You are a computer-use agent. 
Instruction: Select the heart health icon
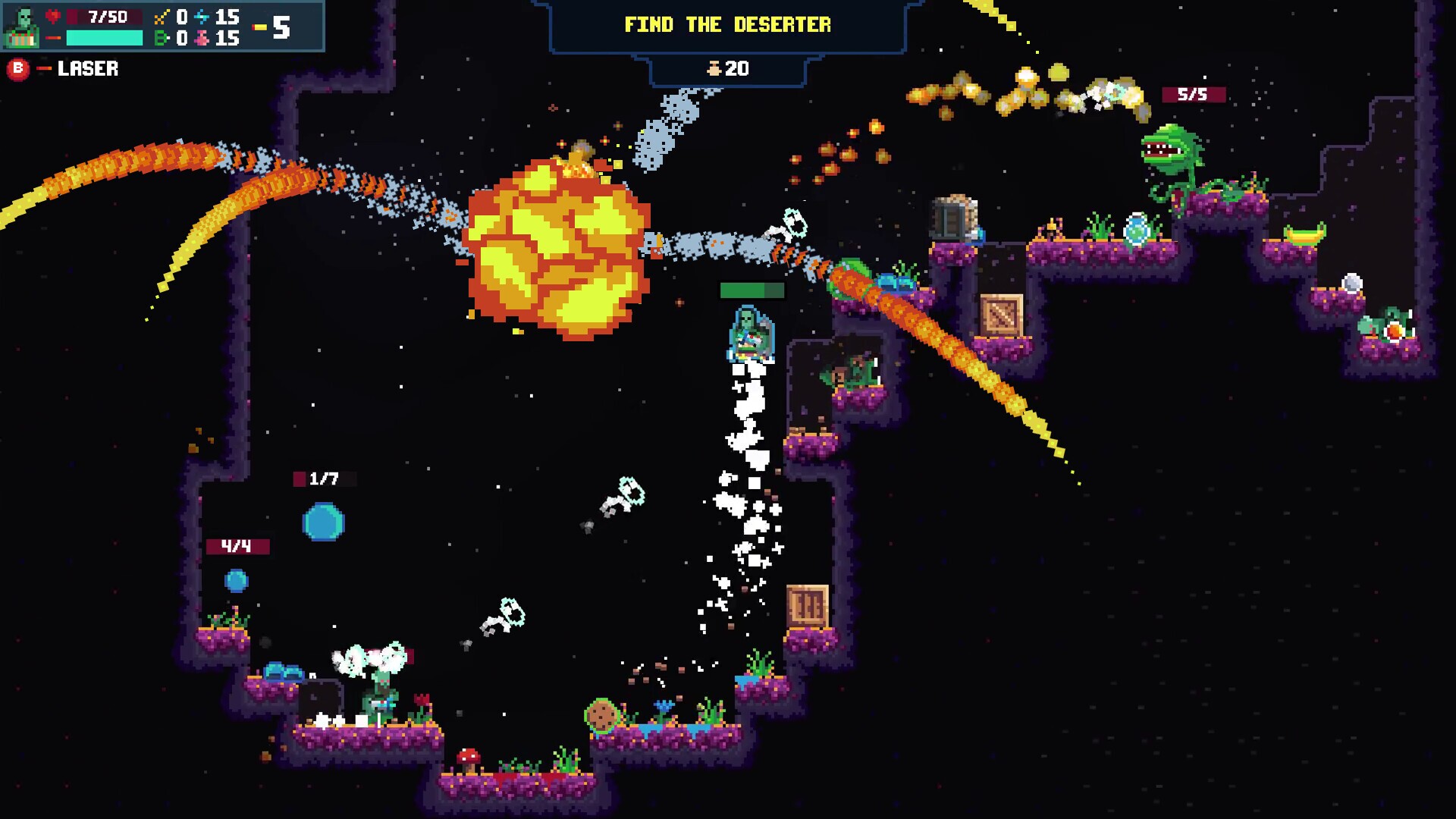[x=52, y=17]
